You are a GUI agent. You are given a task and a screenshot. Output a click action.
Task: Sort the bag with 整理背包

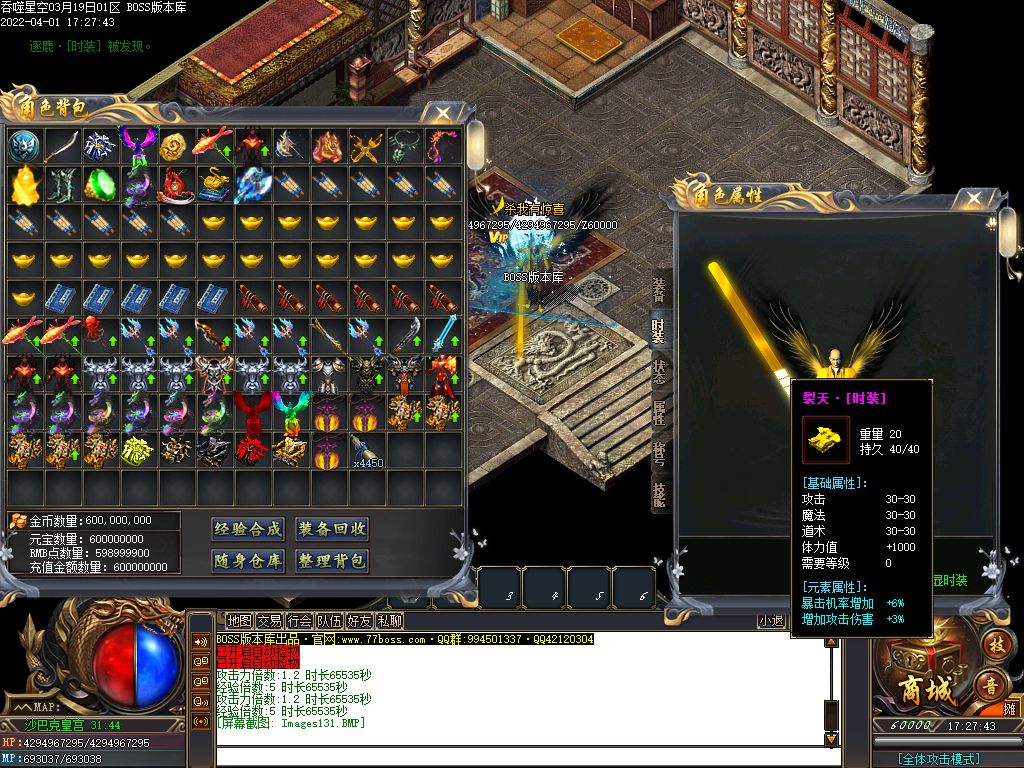pyautogui.click(x=332, y=561)
